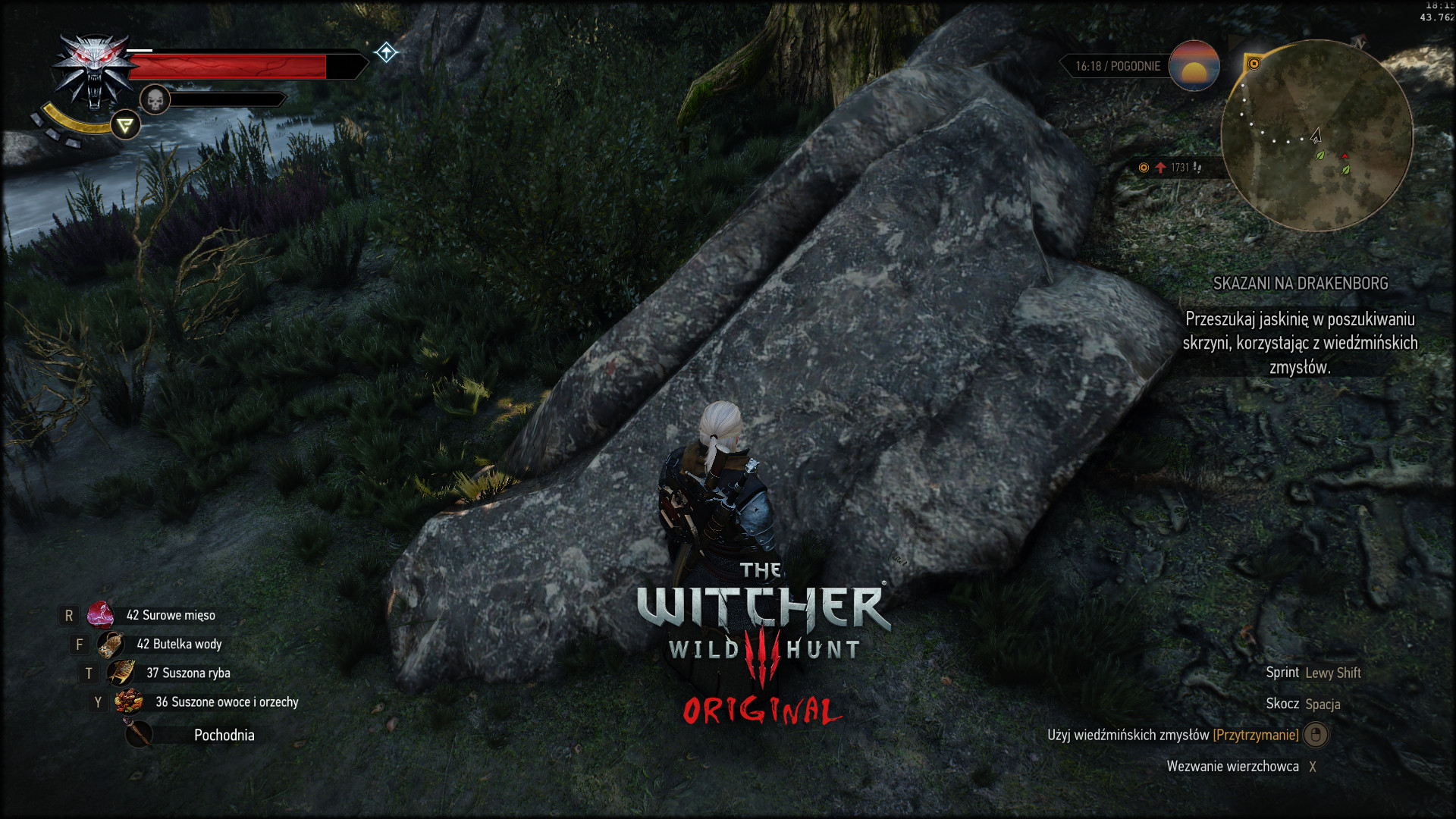Select the blue diamond buff icon

(x=386, y=52)
